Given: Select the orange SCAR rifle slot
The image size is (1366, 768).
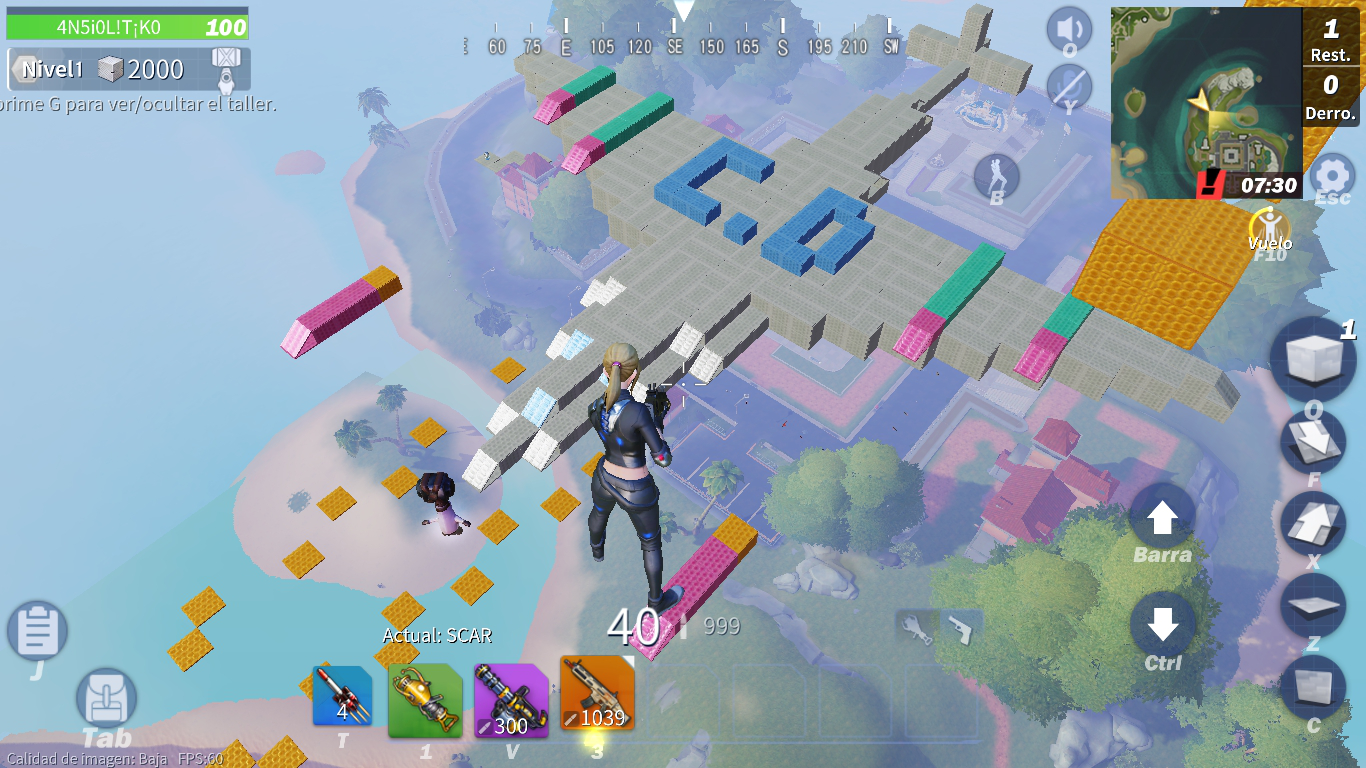Looking at the screenshot, I should [x=597, y=693].
